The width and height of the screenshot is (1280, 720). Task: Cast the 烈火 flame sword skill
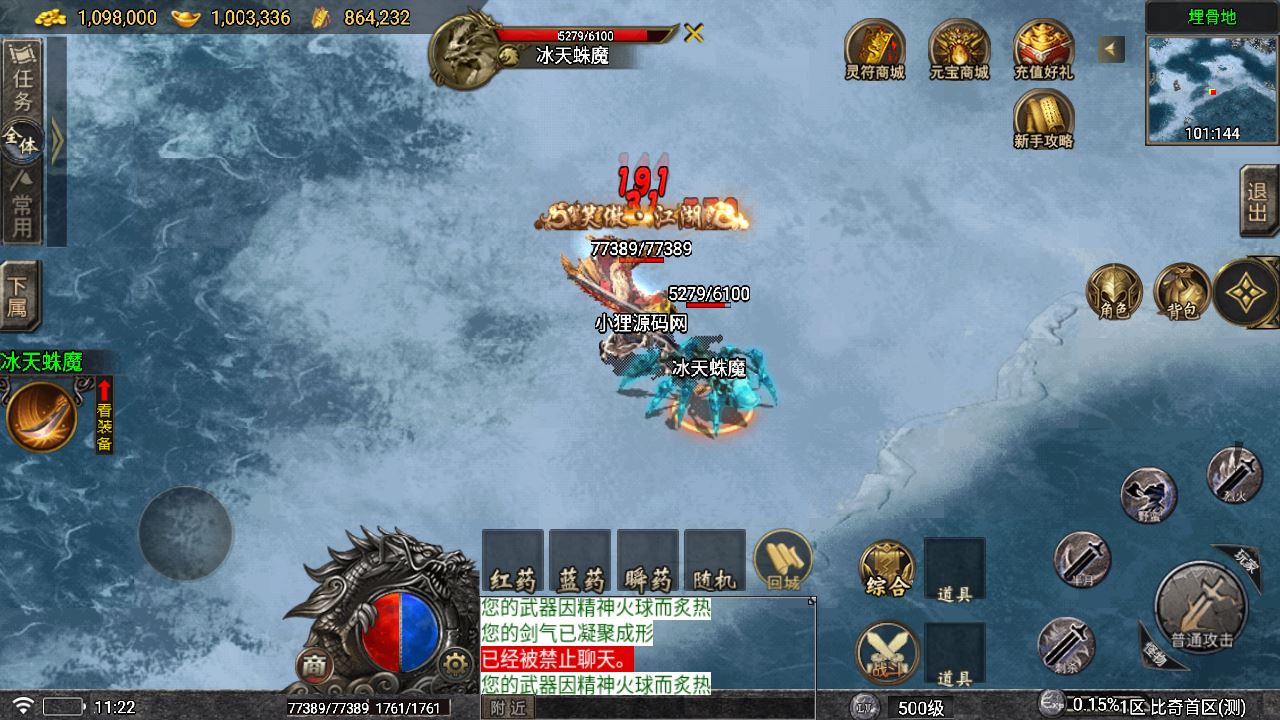tap(1234, 472)
